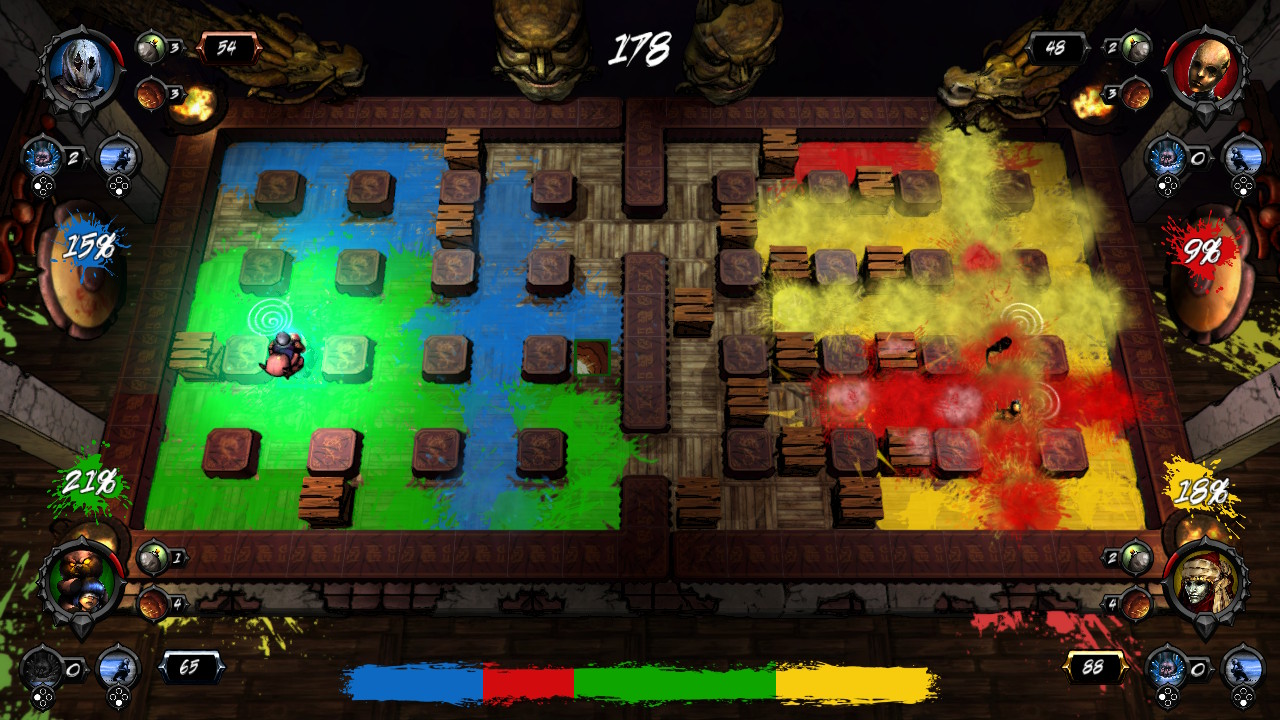The height and width of the screenshot is (720, 1280).
Task: Click the green player's single bomb icon
Action: coord(151,558)
